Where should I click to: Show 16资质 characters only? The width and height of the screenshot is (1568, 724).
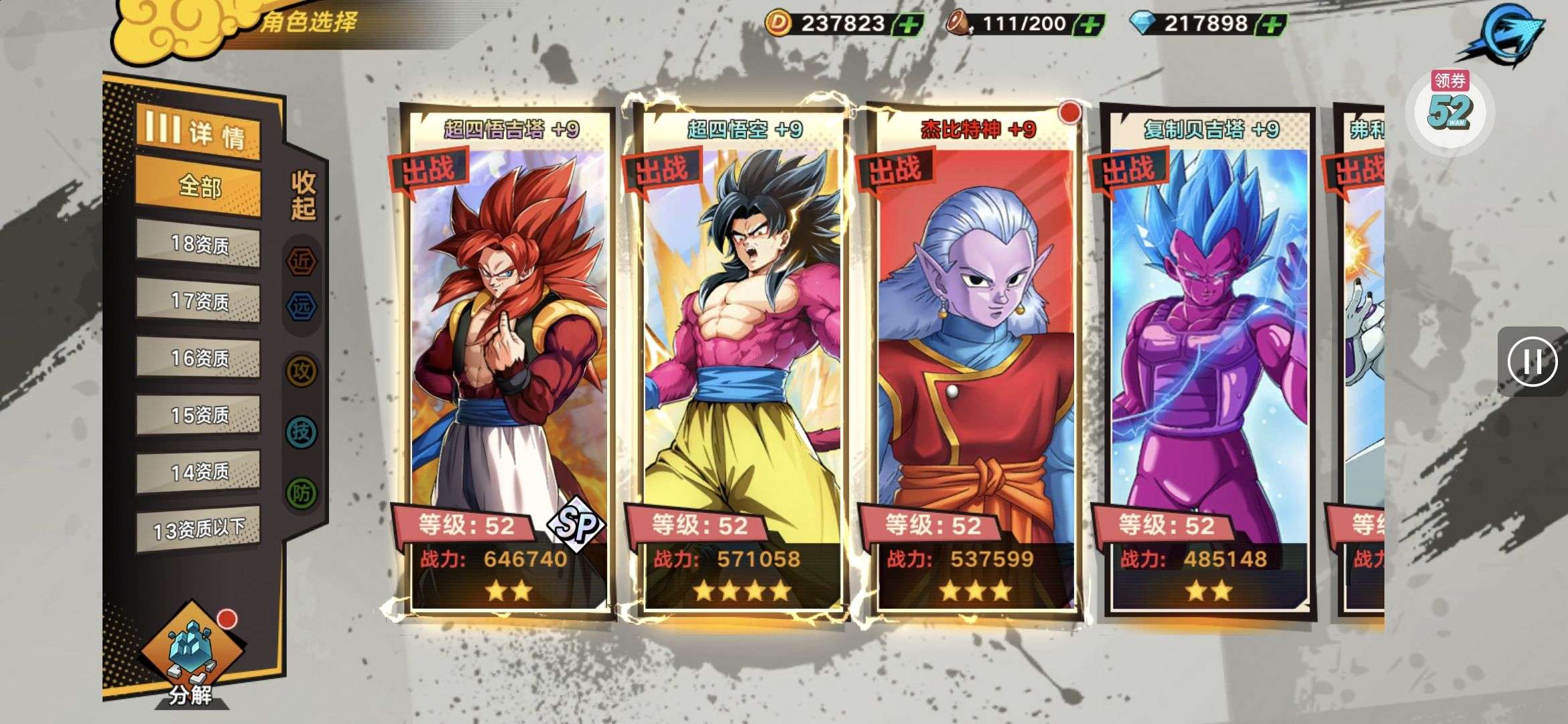tap(198, 358)
